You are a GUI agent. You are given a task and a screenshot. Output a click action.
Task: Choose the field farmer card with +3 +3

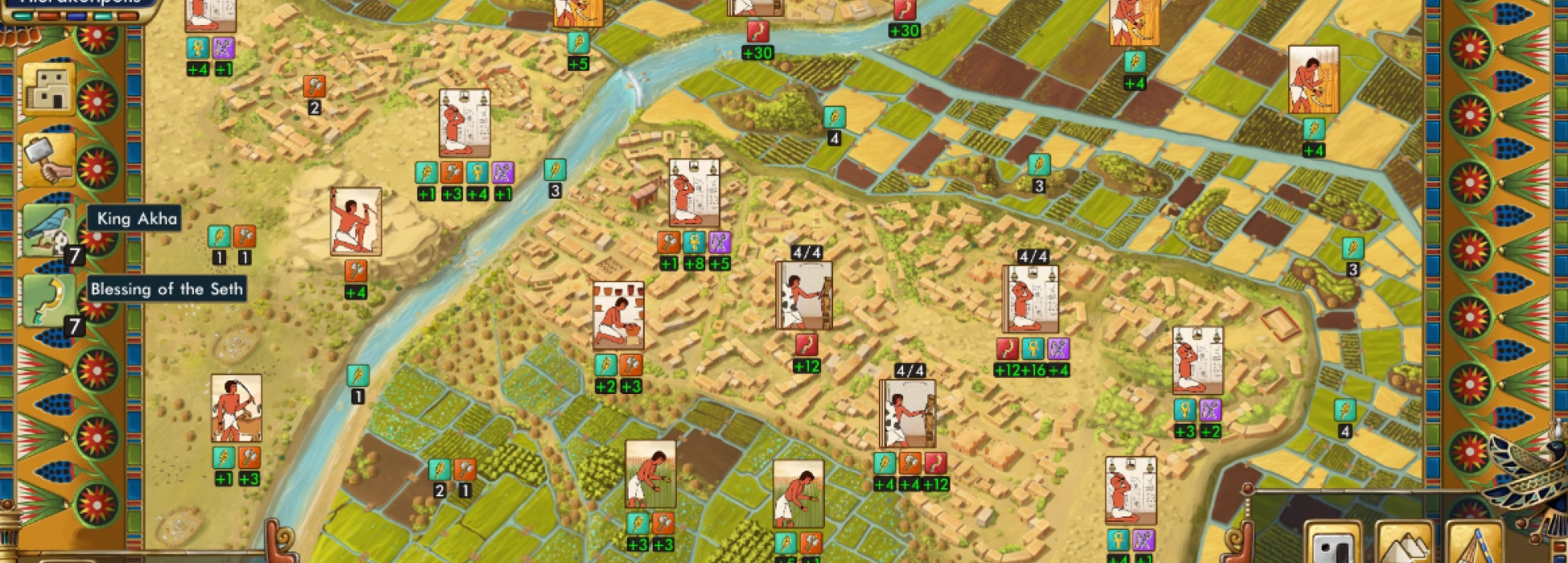pos(651,474)
